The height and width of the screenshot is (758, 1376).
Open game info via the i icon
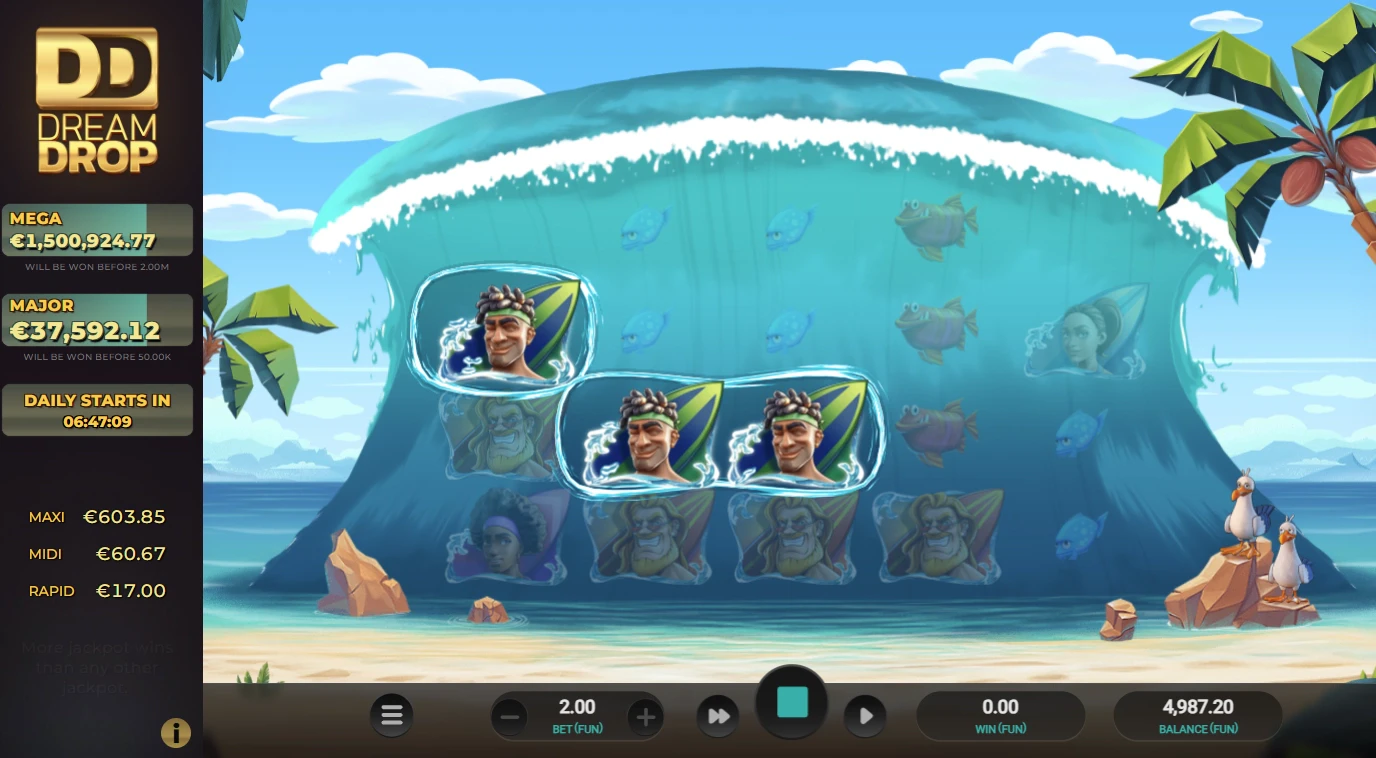(176, 732)
